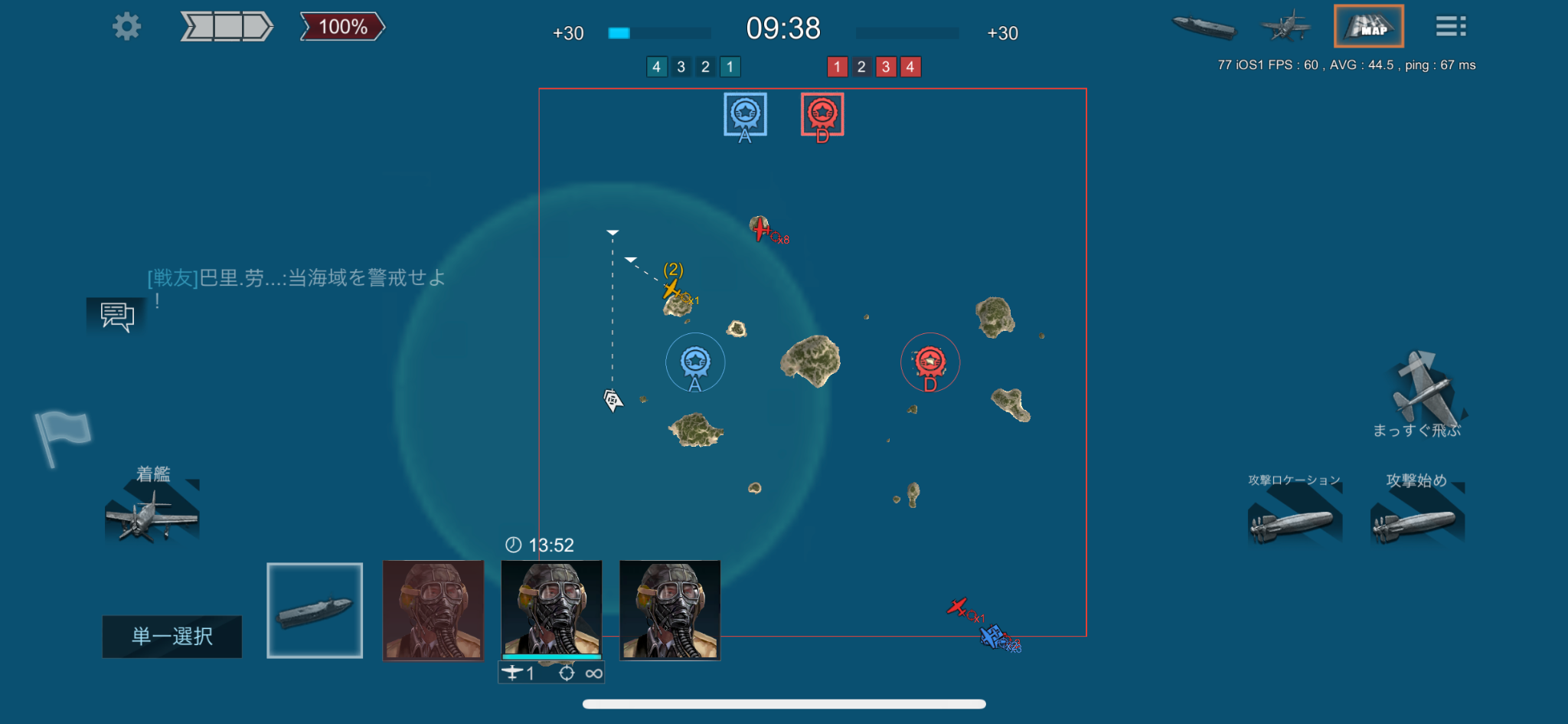Select the white carrier ship map marker

click(x=612, y=400)
